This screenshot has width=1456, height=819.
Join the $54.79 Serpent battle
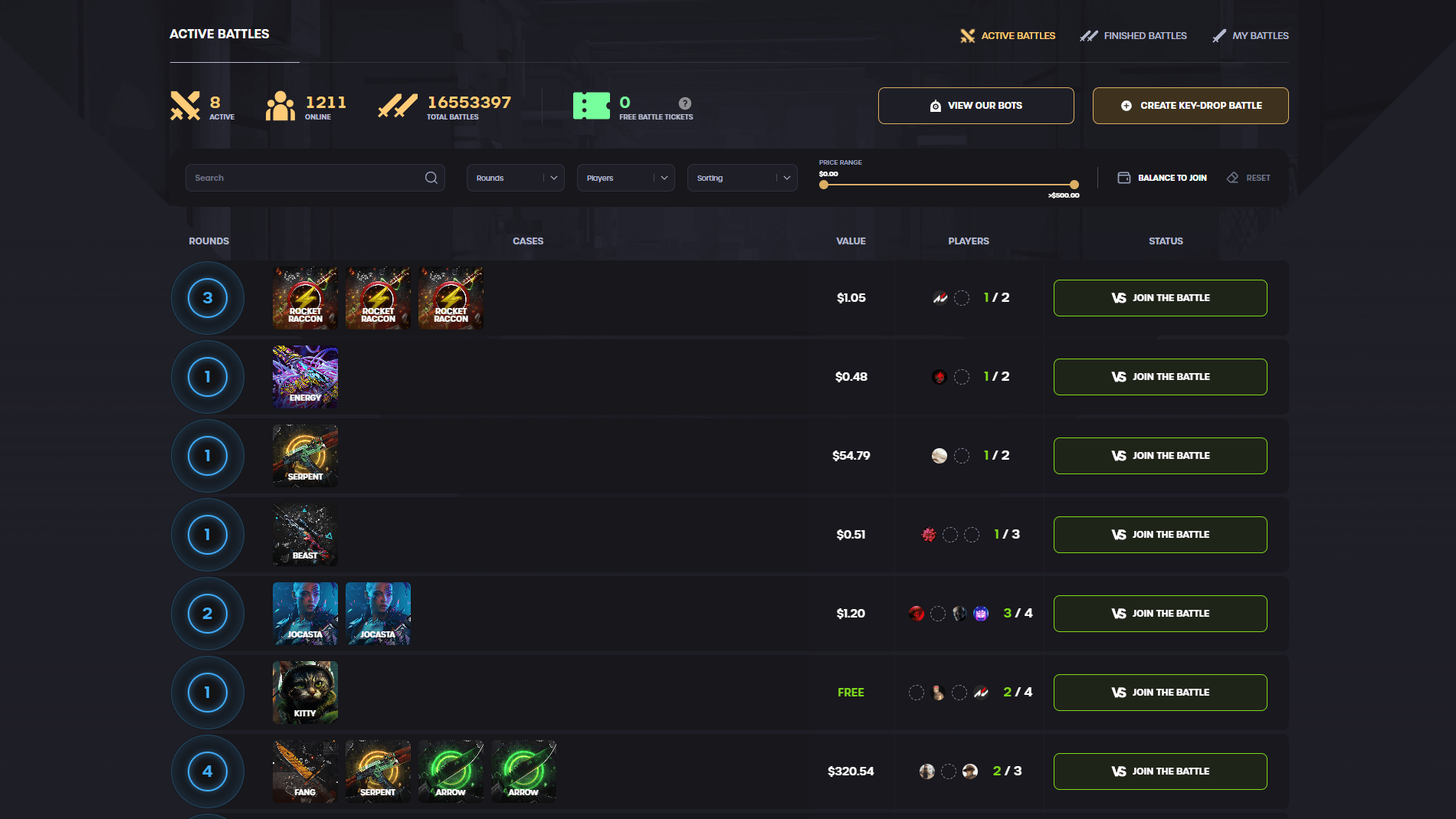point(1159,455)
